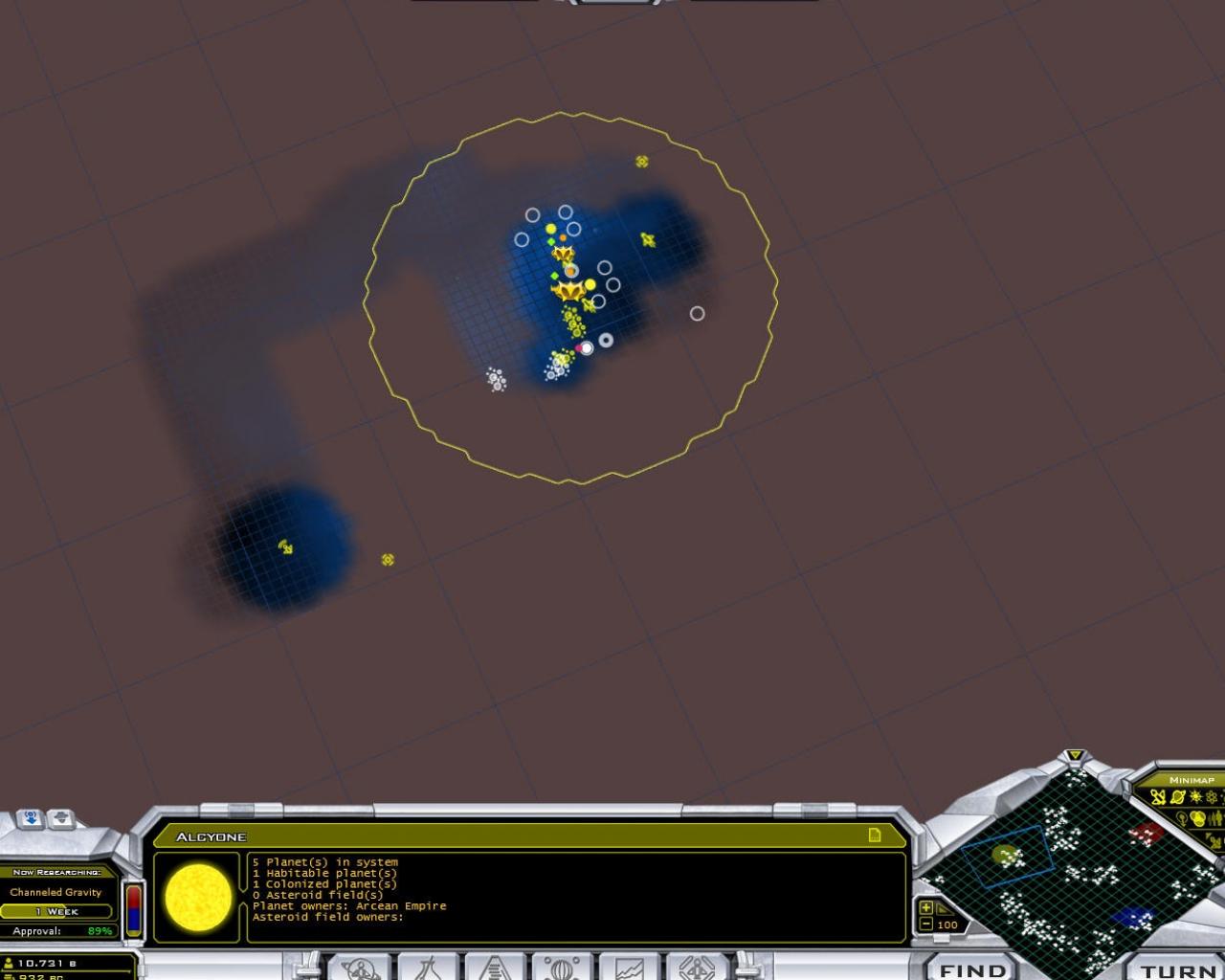Toggle planet display on the minimap
The image size is (1225, 980).
click(1179, 798)
